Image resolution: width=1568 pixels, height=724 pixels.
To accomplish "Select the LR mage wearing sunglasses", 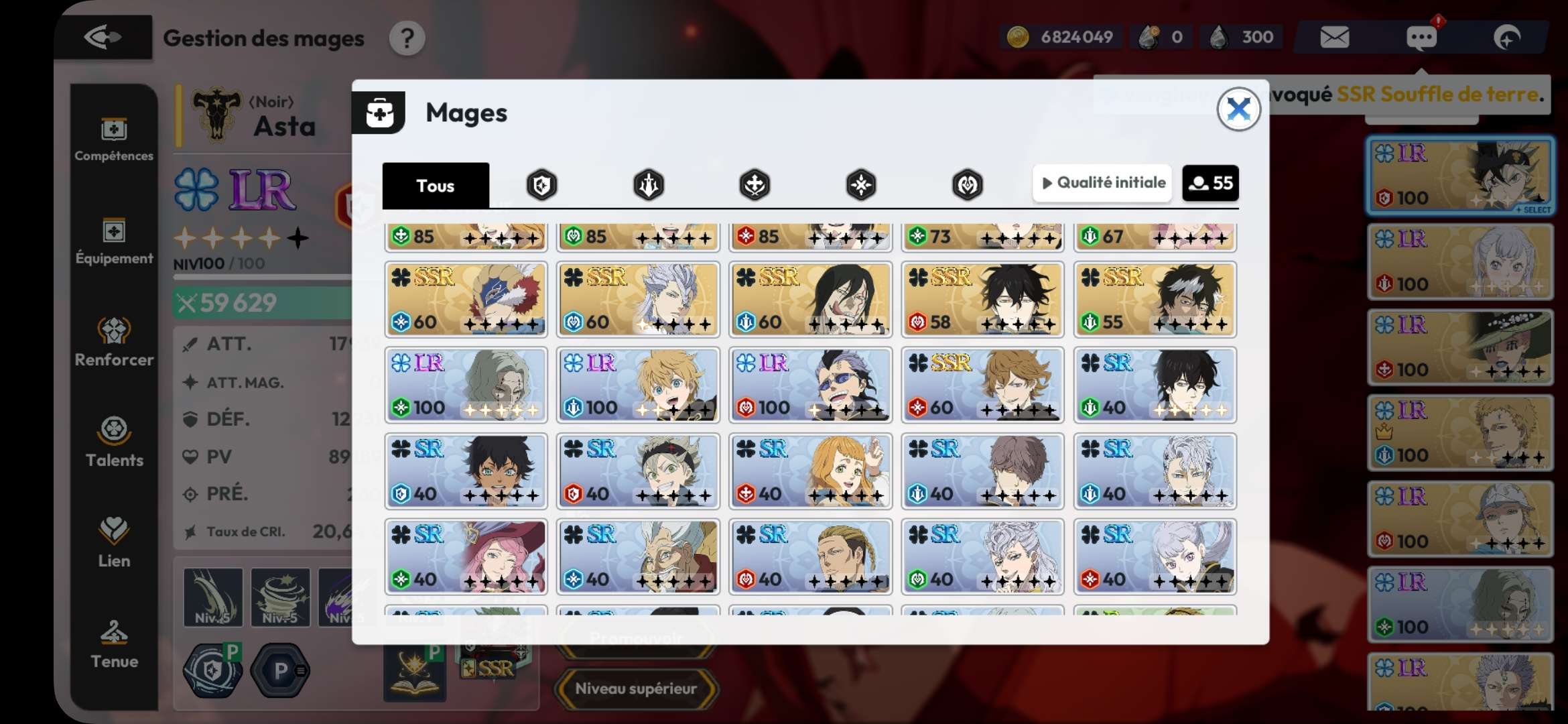I will click(x=810, y=385).
